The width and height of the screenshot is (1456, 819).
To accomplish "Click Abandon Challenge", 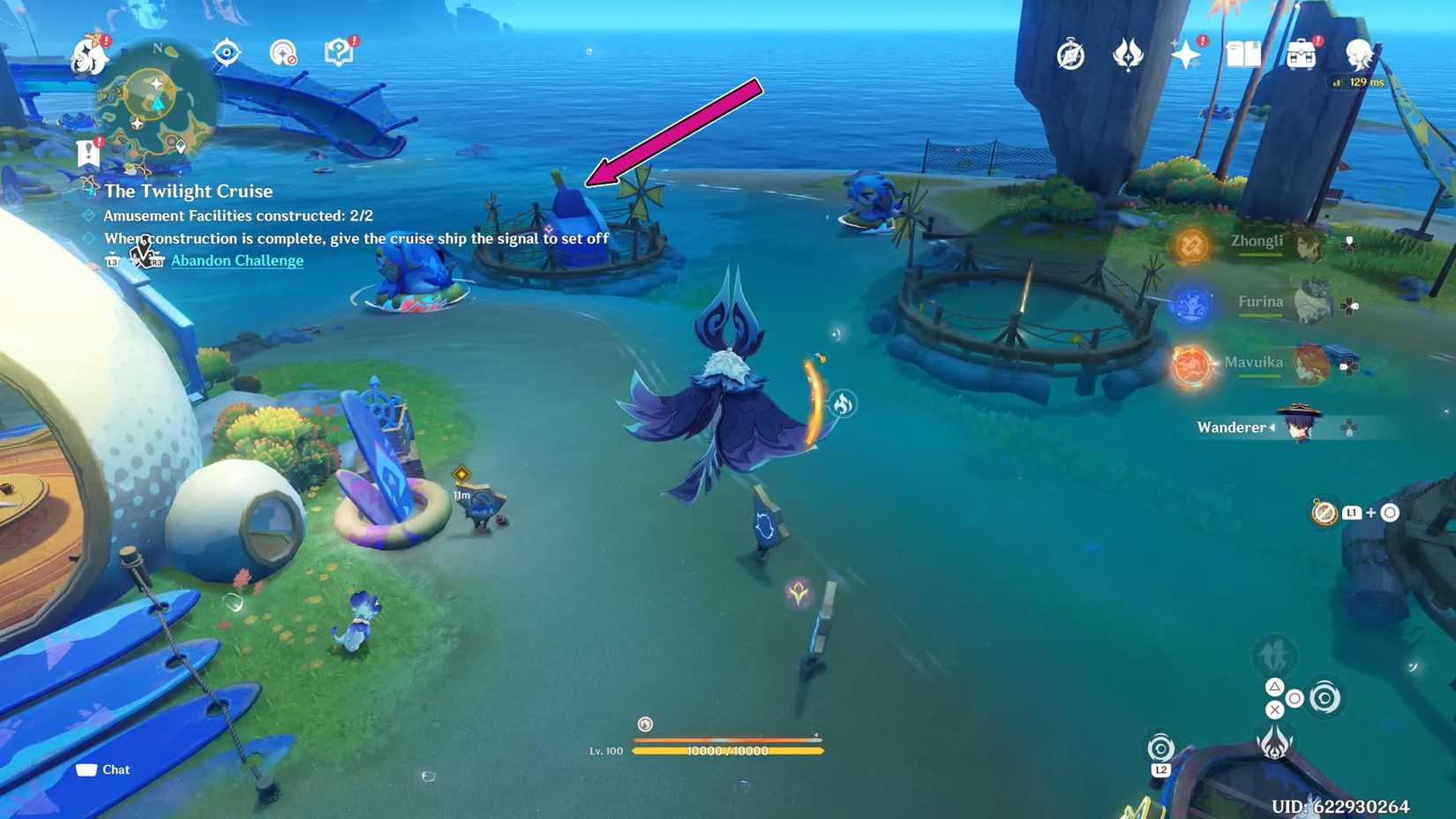I will click(237, 260).
